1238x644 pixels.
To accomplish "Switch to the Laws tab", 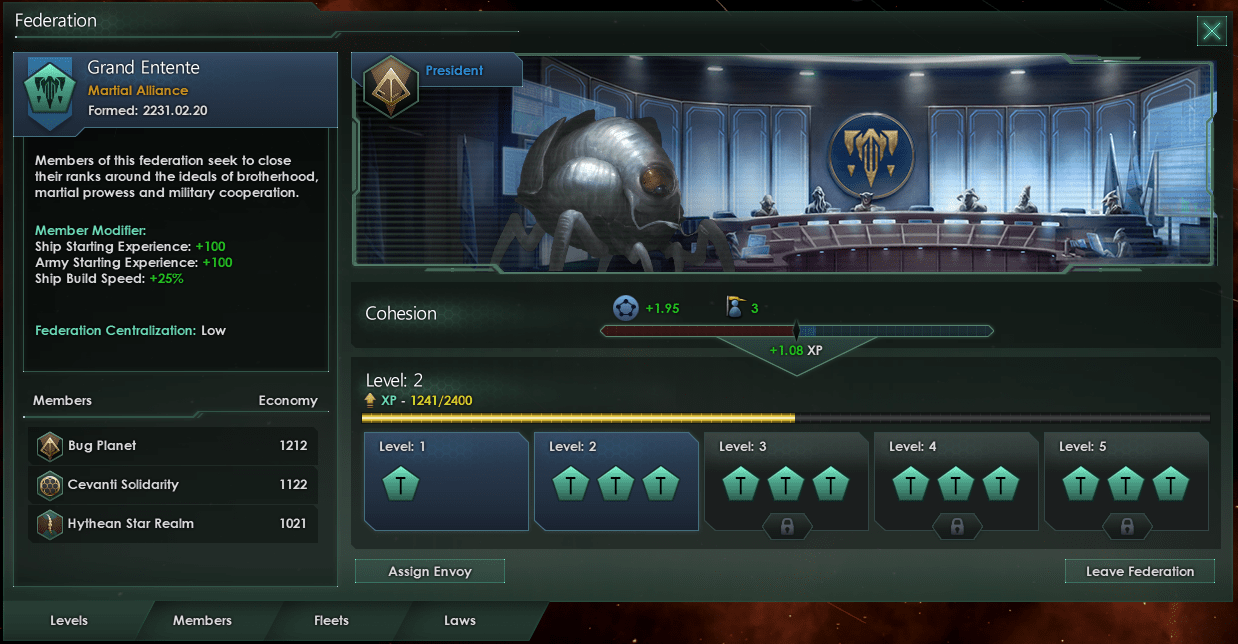I will pyautogui.click(x=460, y=620).
